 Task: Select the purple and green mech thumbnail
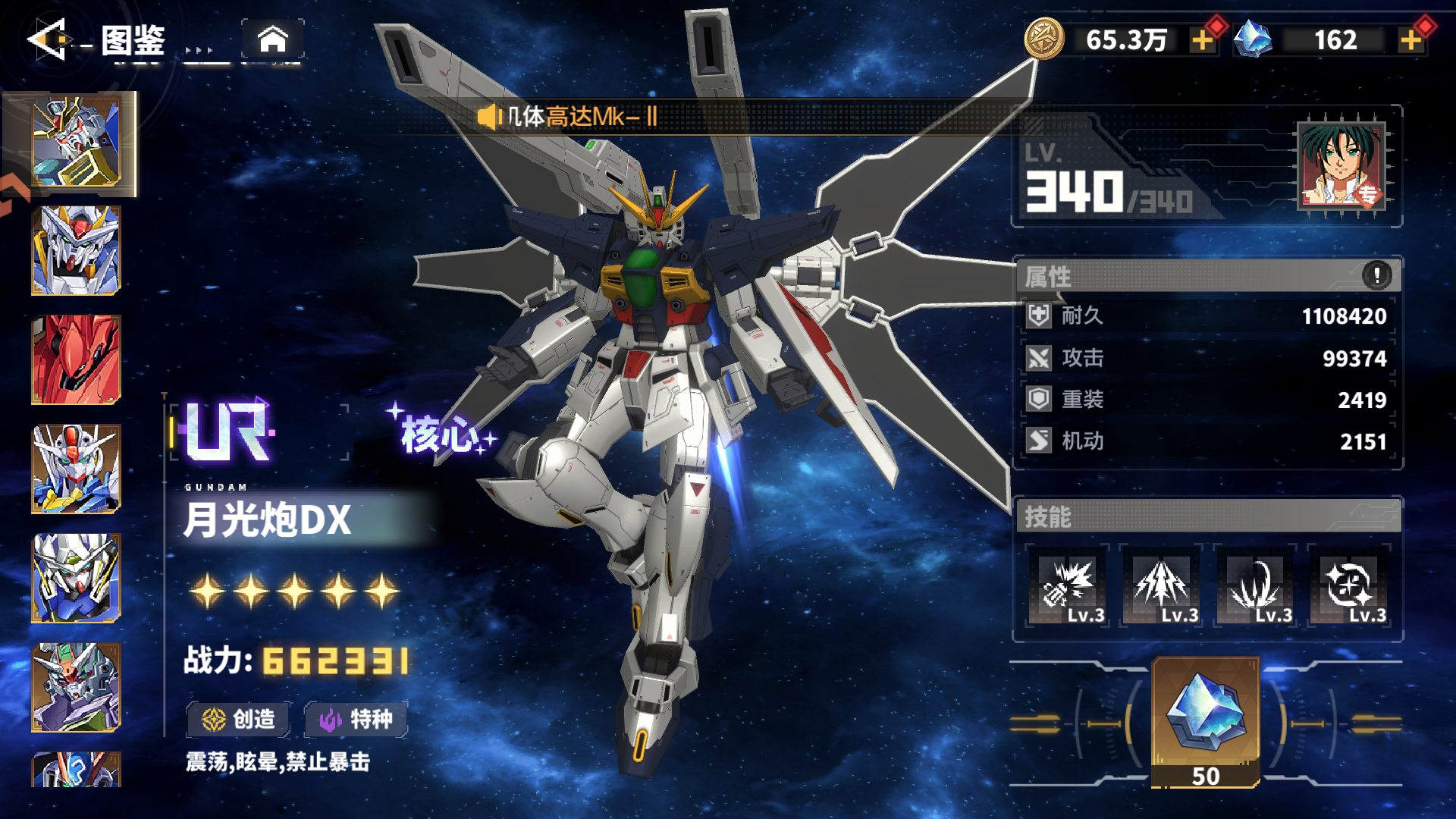(76, 687)
